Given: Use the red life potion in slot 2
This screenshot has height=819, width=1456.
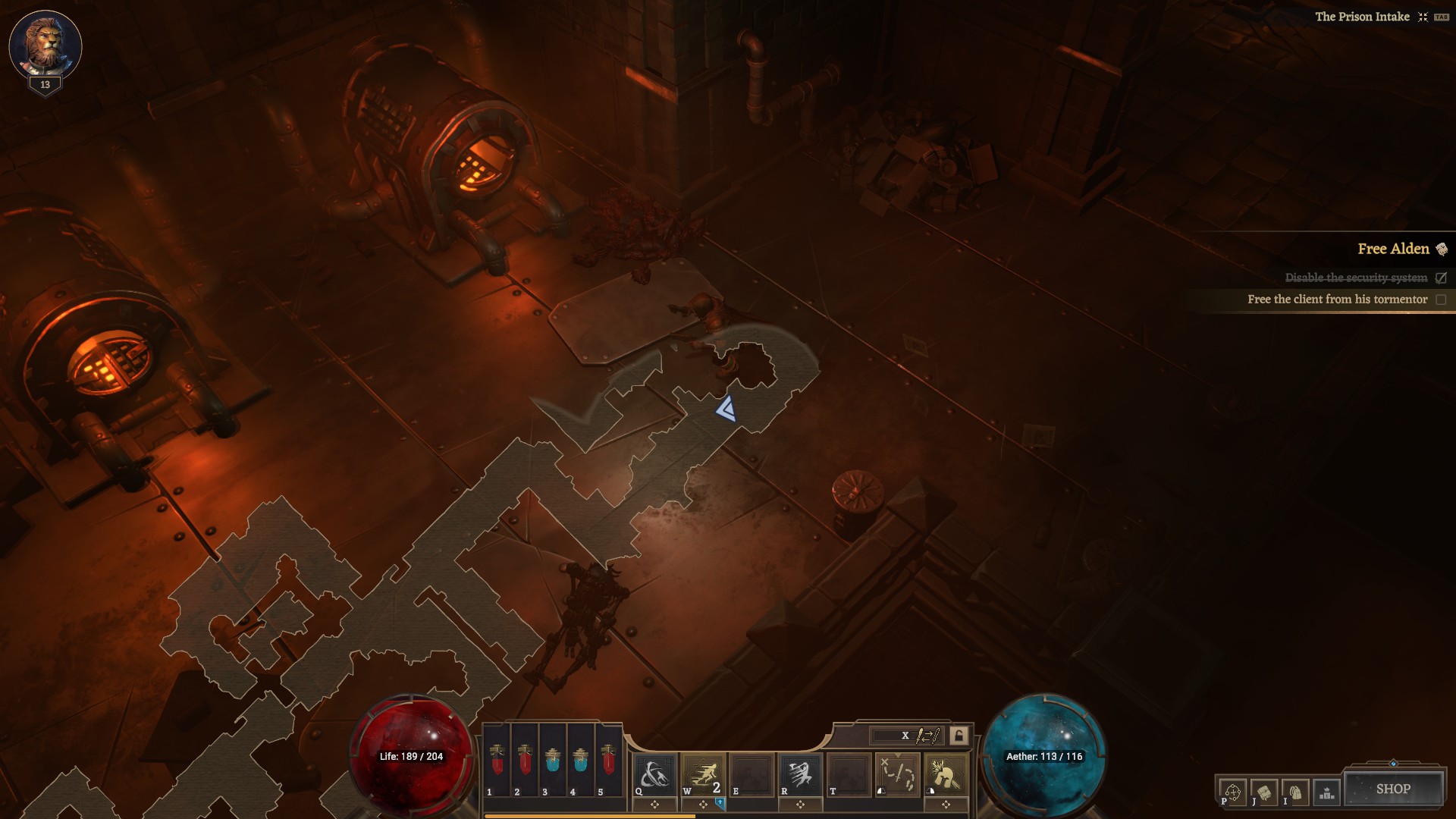Looking at the screenshot, I should [525, 761].
